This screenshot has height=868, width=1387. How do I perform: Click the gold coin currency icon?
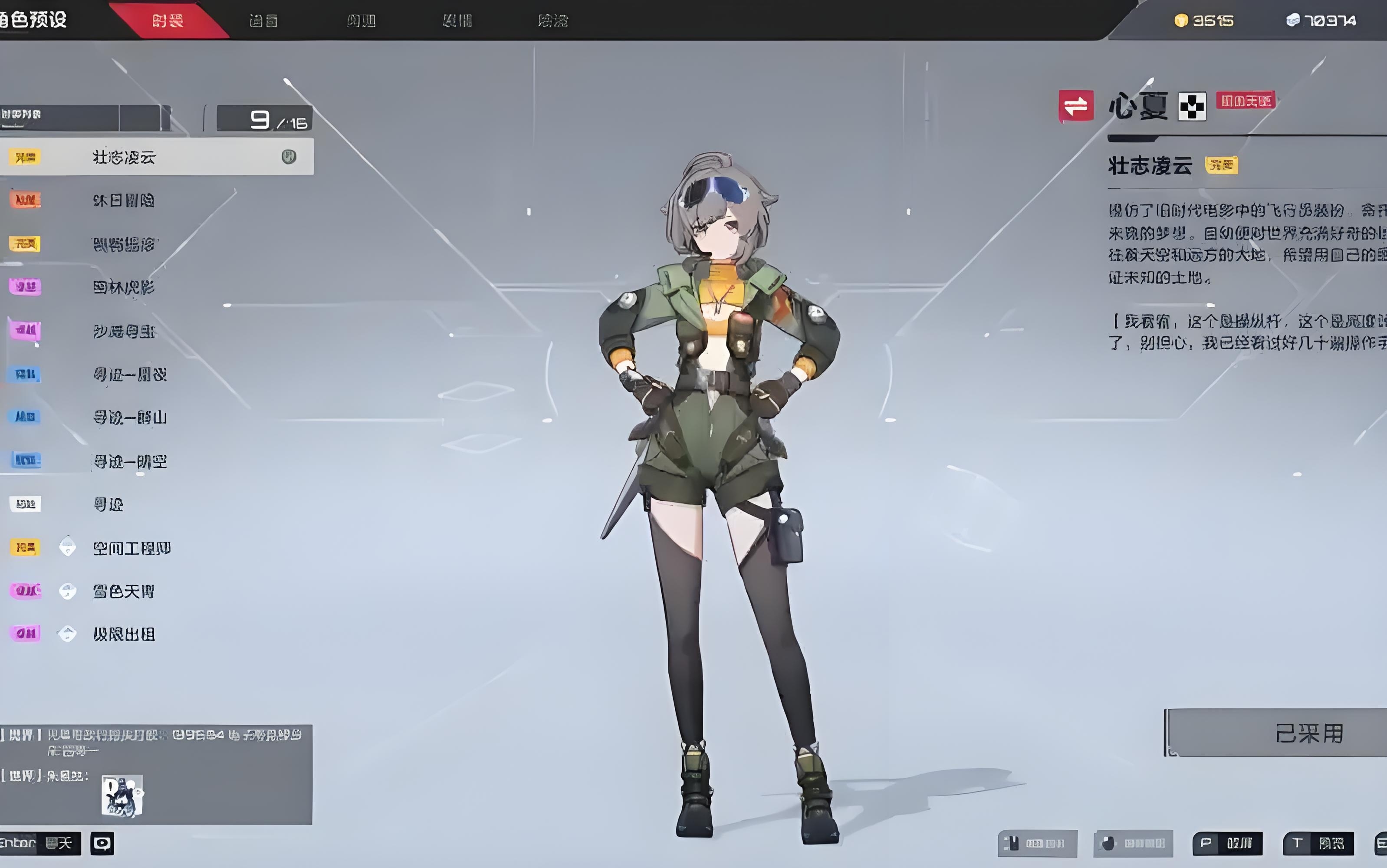pyautogui.click(x=1181, y=21)
